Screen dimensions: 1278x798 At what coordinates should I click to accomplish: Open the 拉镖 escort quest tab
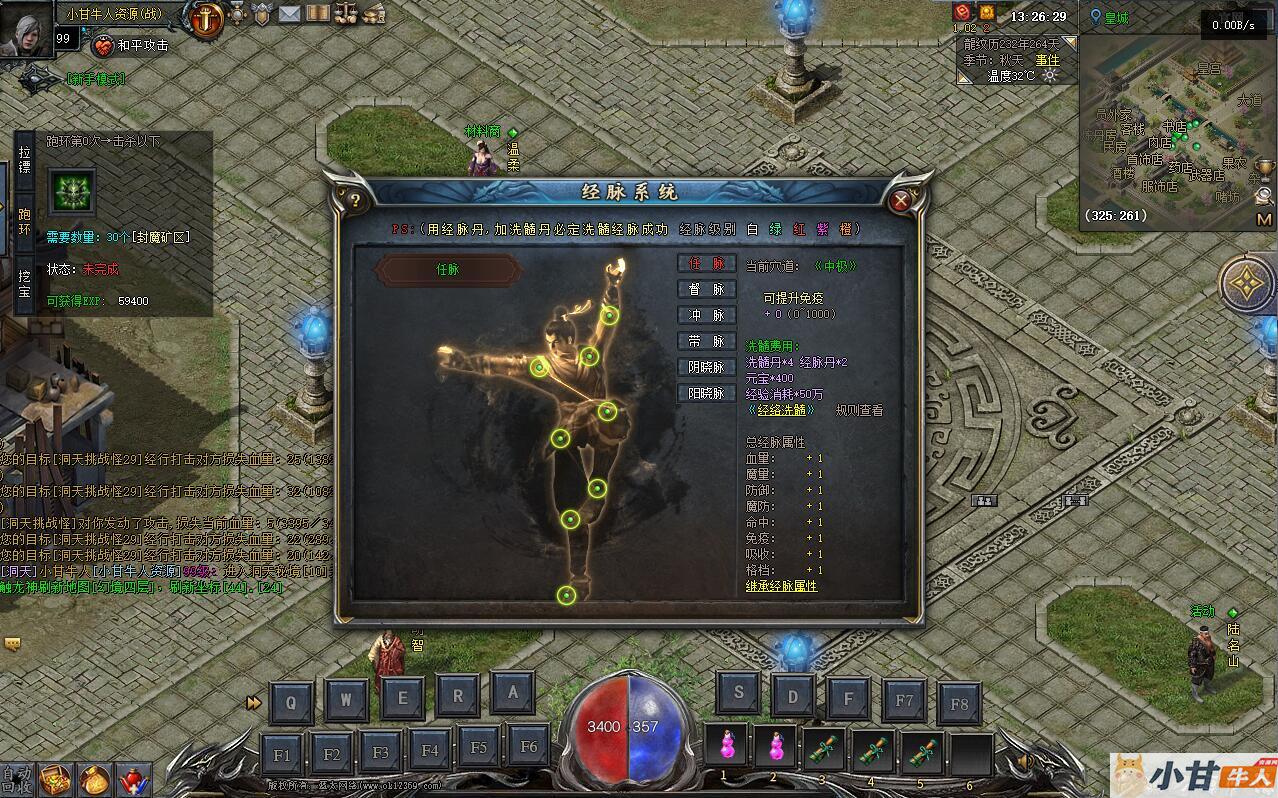click(25, 160)
